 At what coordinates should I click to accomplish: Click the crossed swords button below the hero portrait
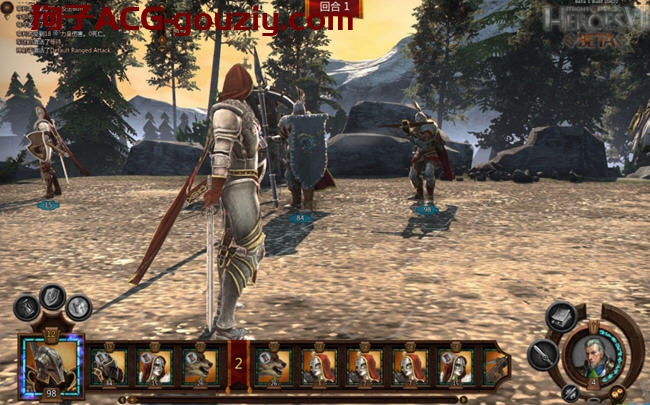570,391
